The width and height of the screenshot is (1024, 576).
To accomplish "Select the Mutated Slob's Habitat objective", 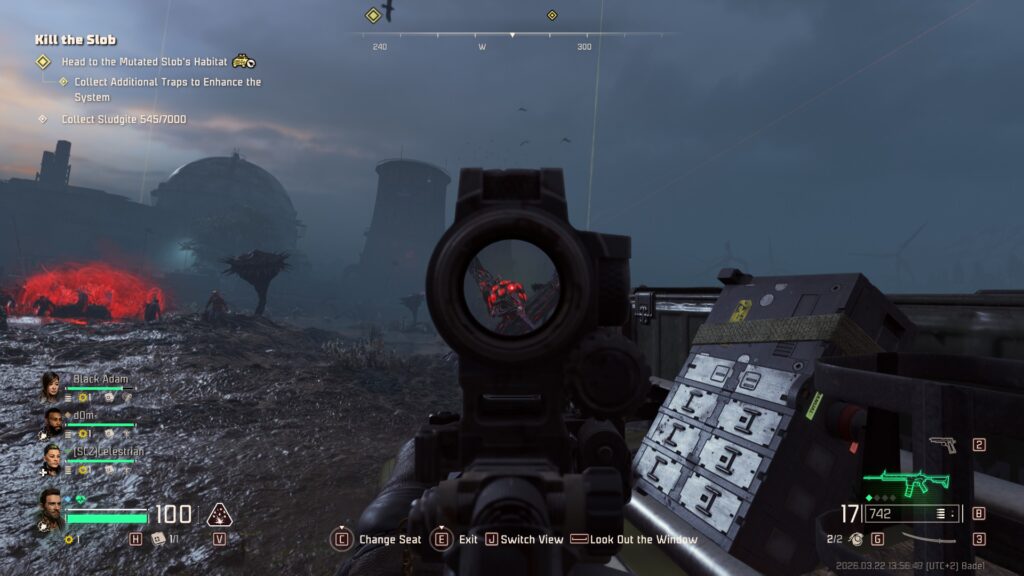I will coord(144,62).
